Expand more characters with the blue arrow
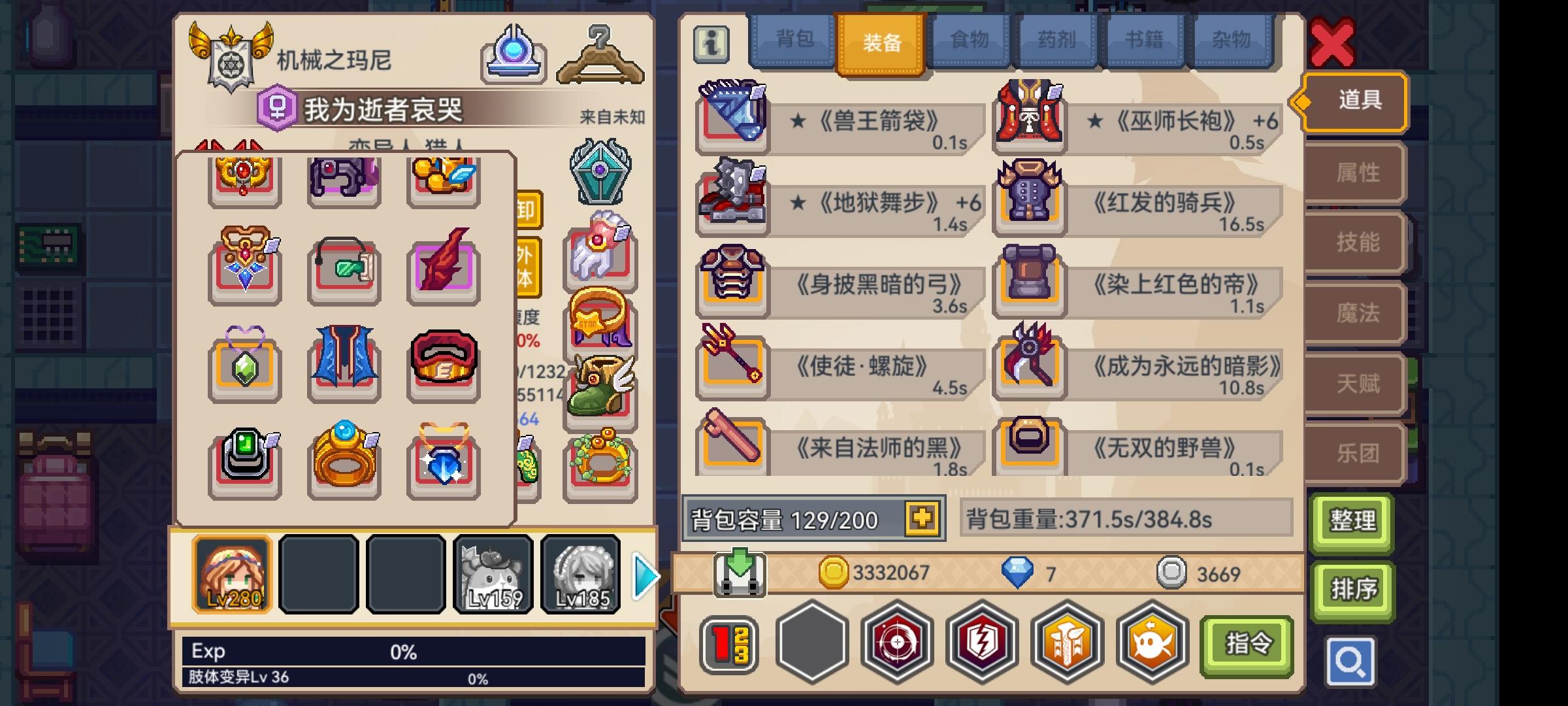This screenshot has height=706, width=1568. click(644, 575)
